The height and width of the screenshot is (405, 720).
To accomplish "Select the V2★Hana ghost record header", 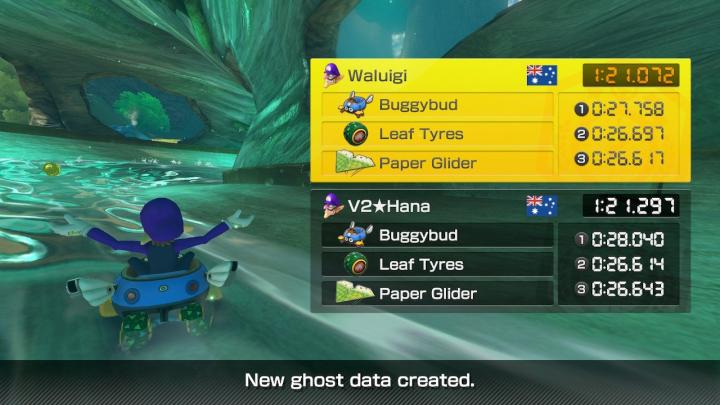I will point(440,206).
